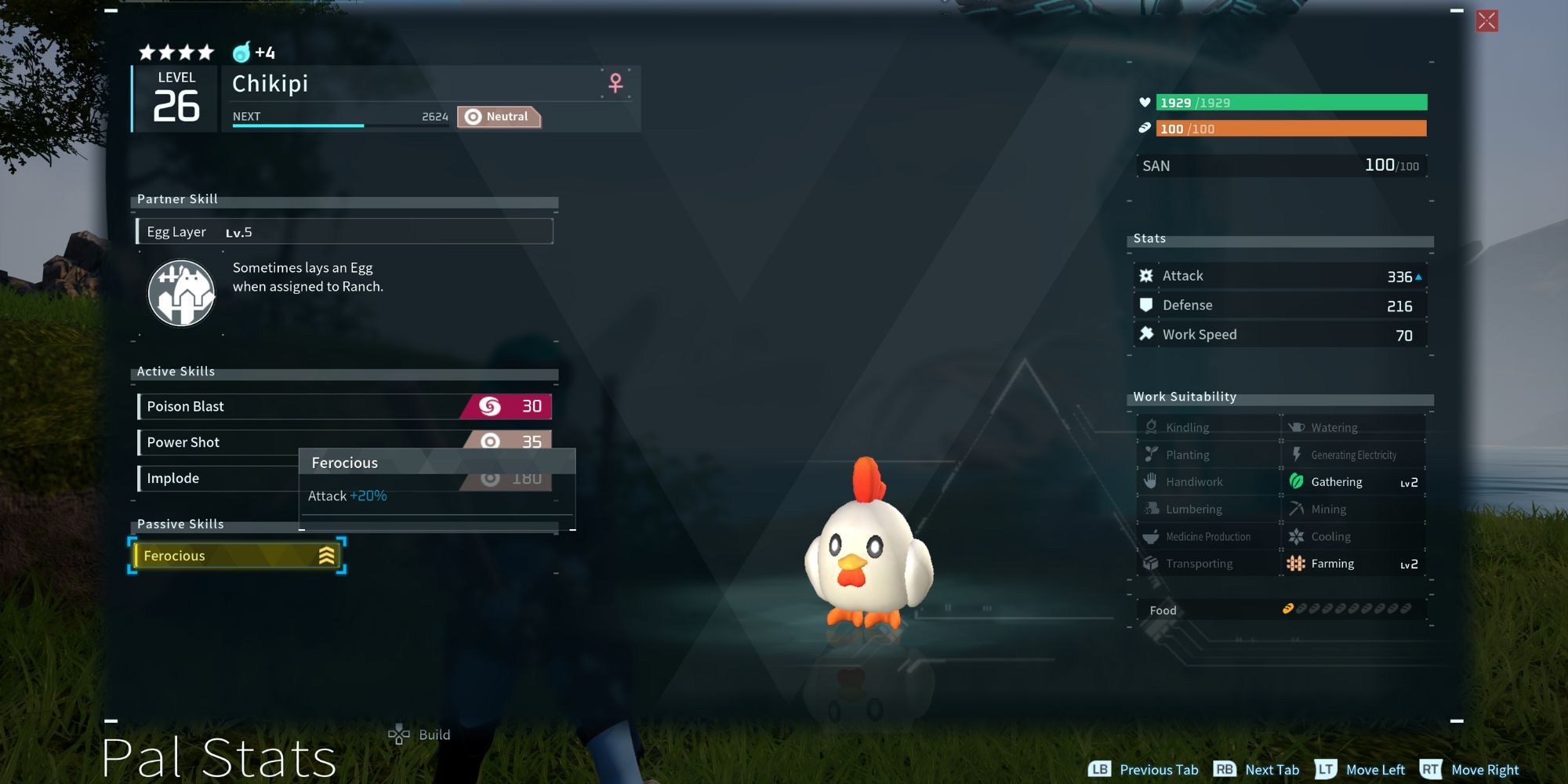Select the Poison Blast element icon

point(492,406)
